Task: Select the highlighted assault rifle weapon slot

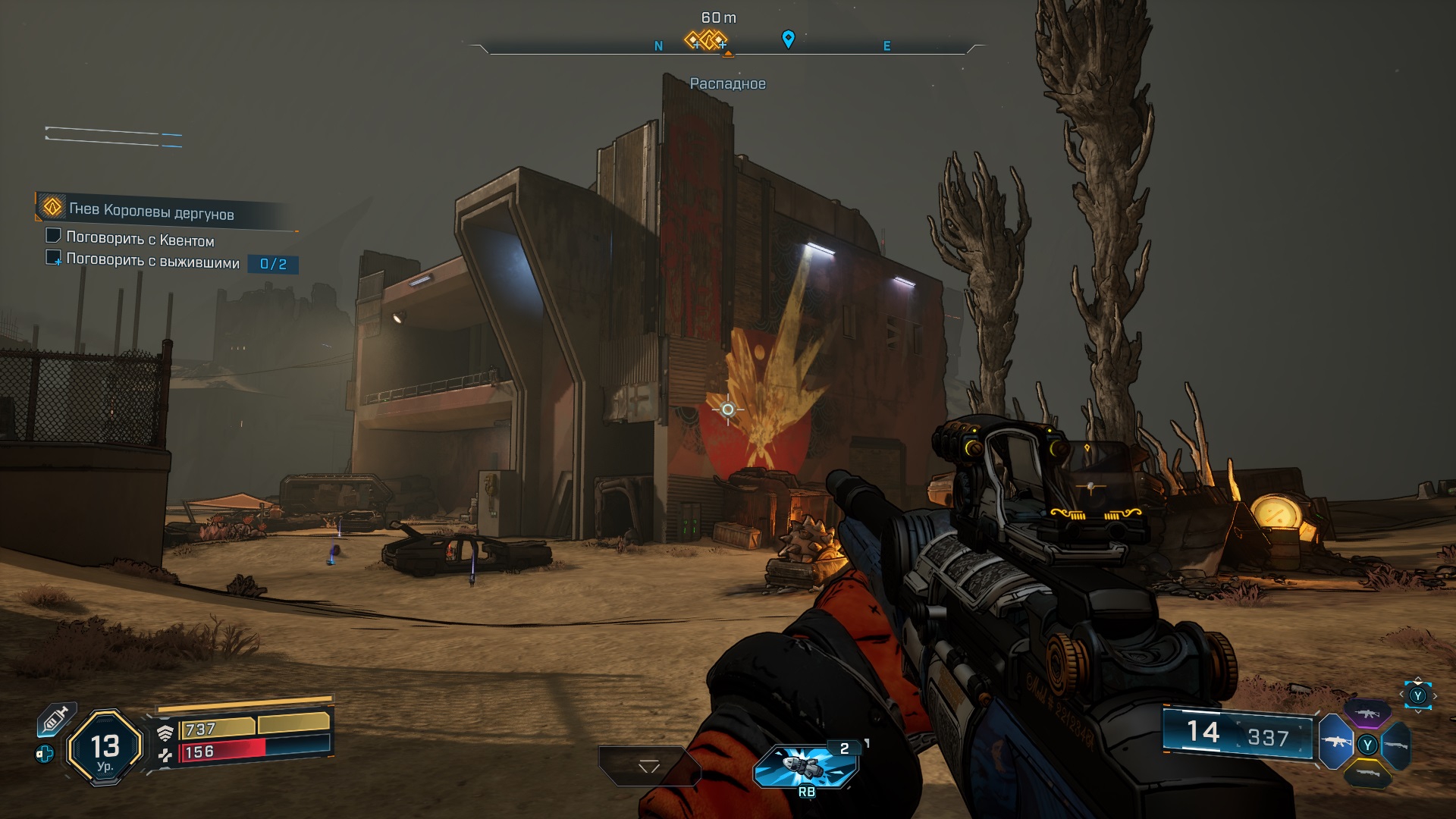Action: pos(1335,742)
